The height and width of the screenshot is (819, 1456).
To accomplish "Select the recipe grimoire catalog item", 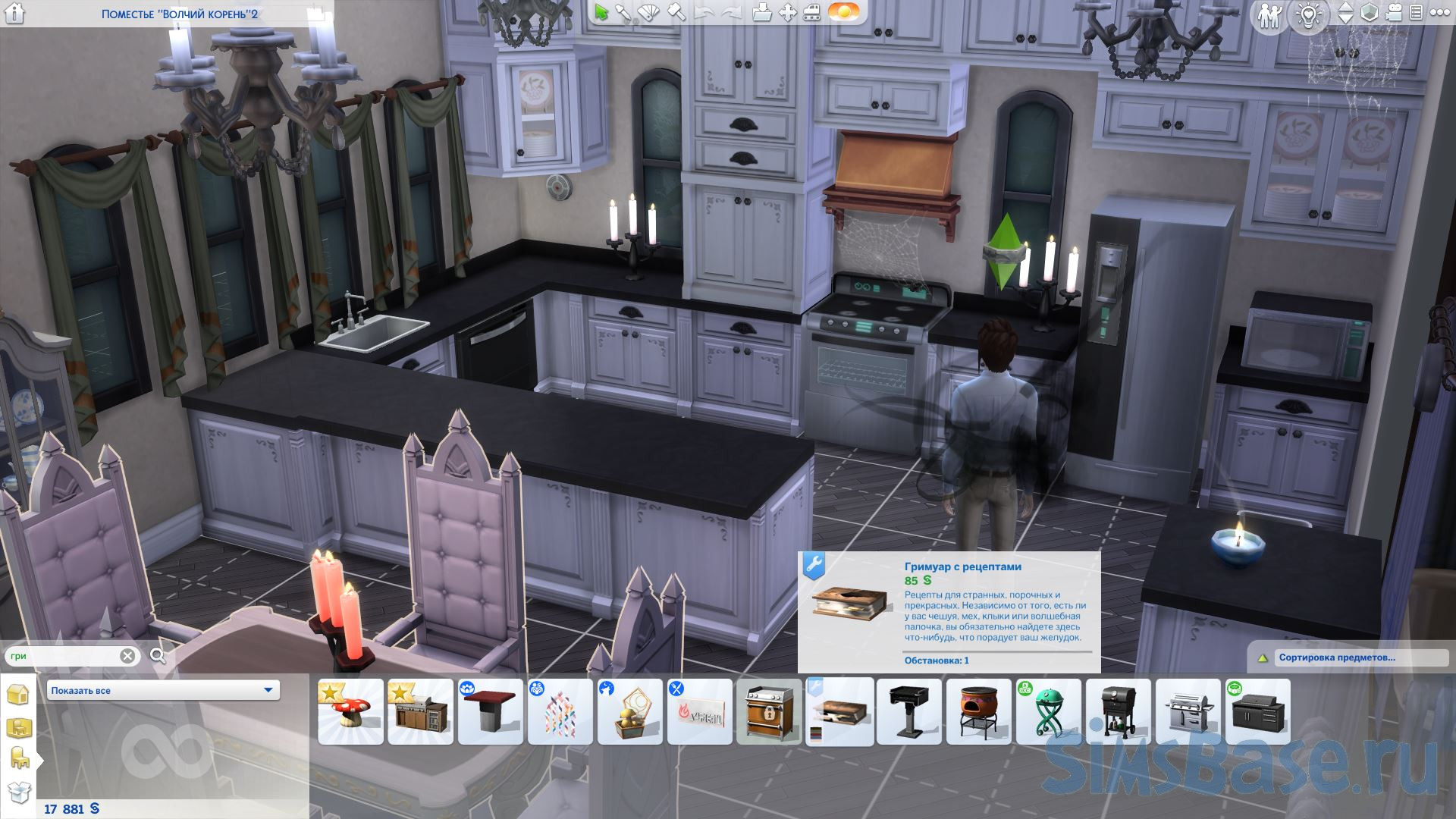I will pyautogui.click(x=839, y=712).
